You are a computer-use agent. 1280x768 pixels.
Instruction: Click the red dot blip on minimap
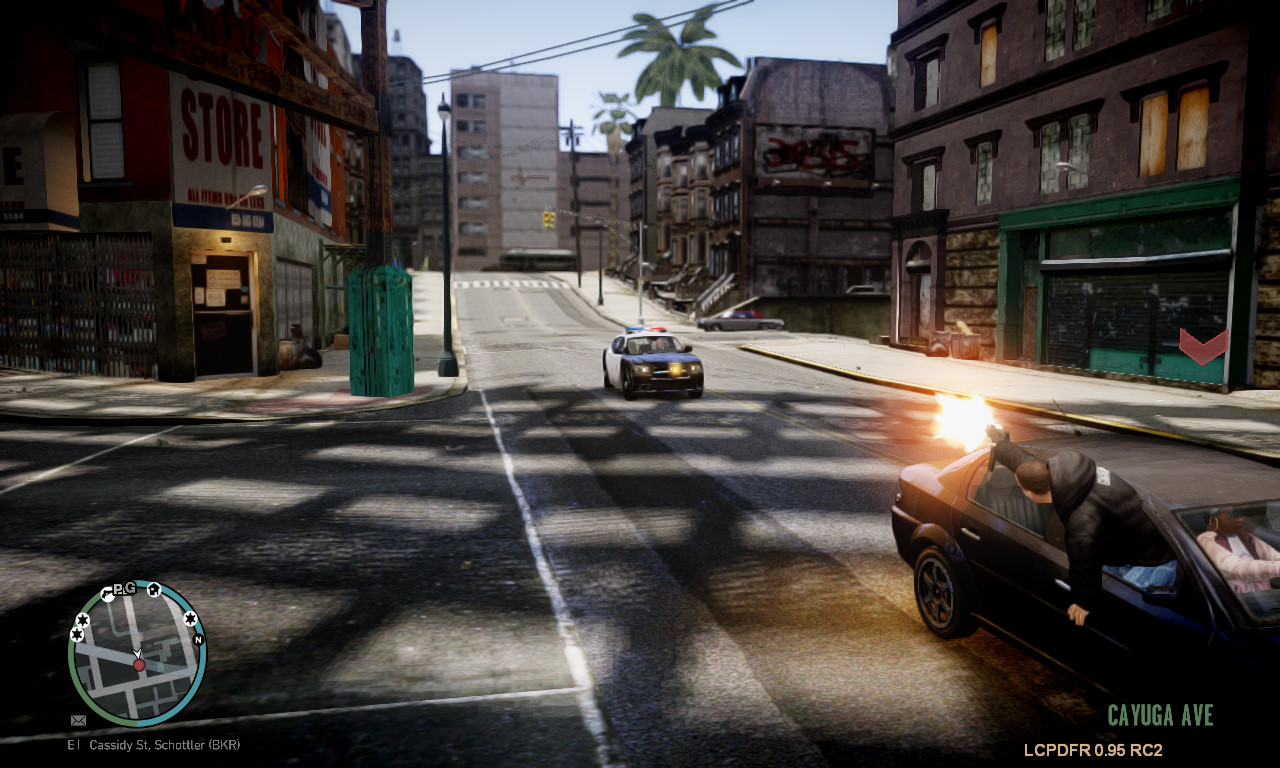139,664
